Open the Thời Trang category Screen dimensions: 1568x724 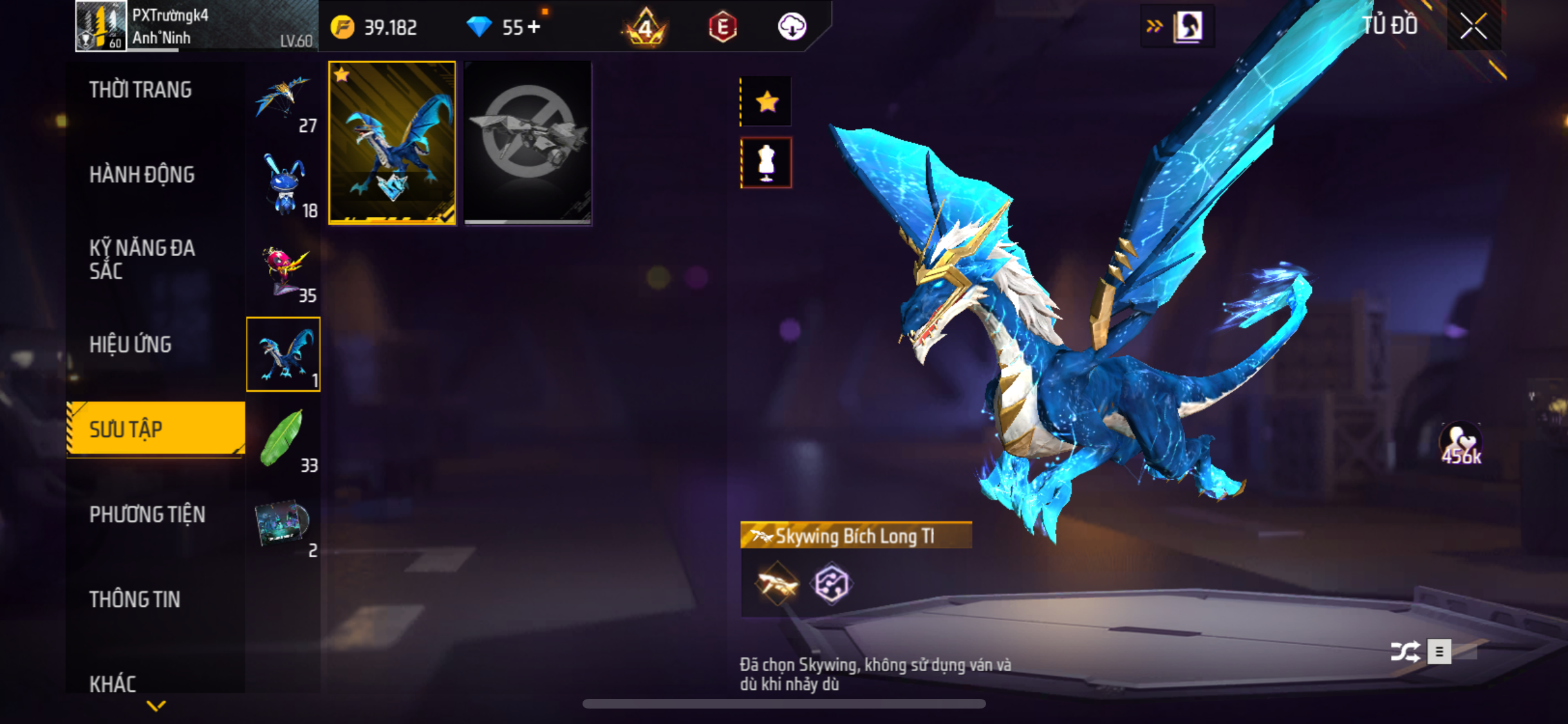[x=140, y=90]
